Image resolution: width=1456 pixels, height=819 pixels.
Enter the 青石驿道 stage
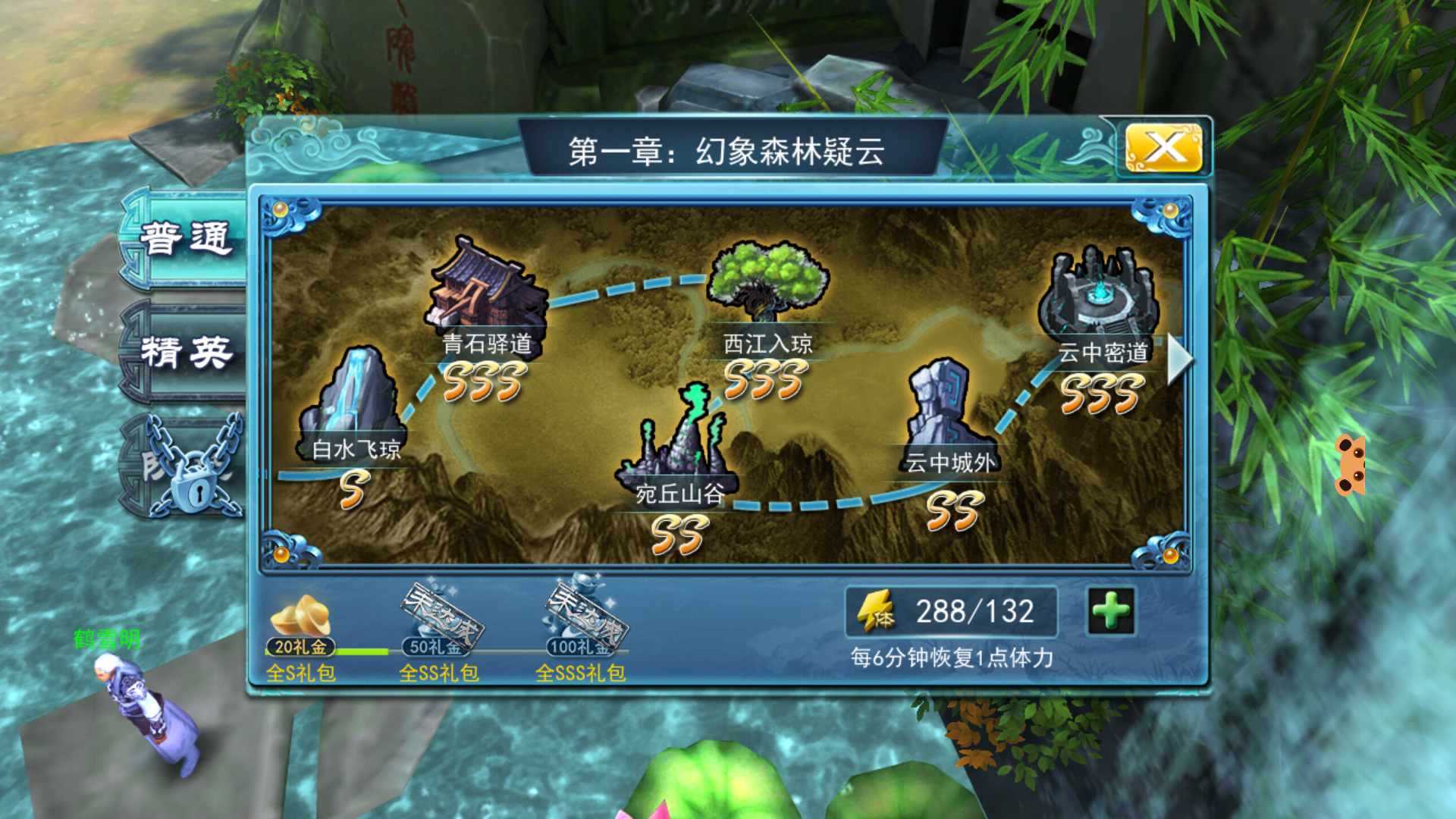click(486, 287)
